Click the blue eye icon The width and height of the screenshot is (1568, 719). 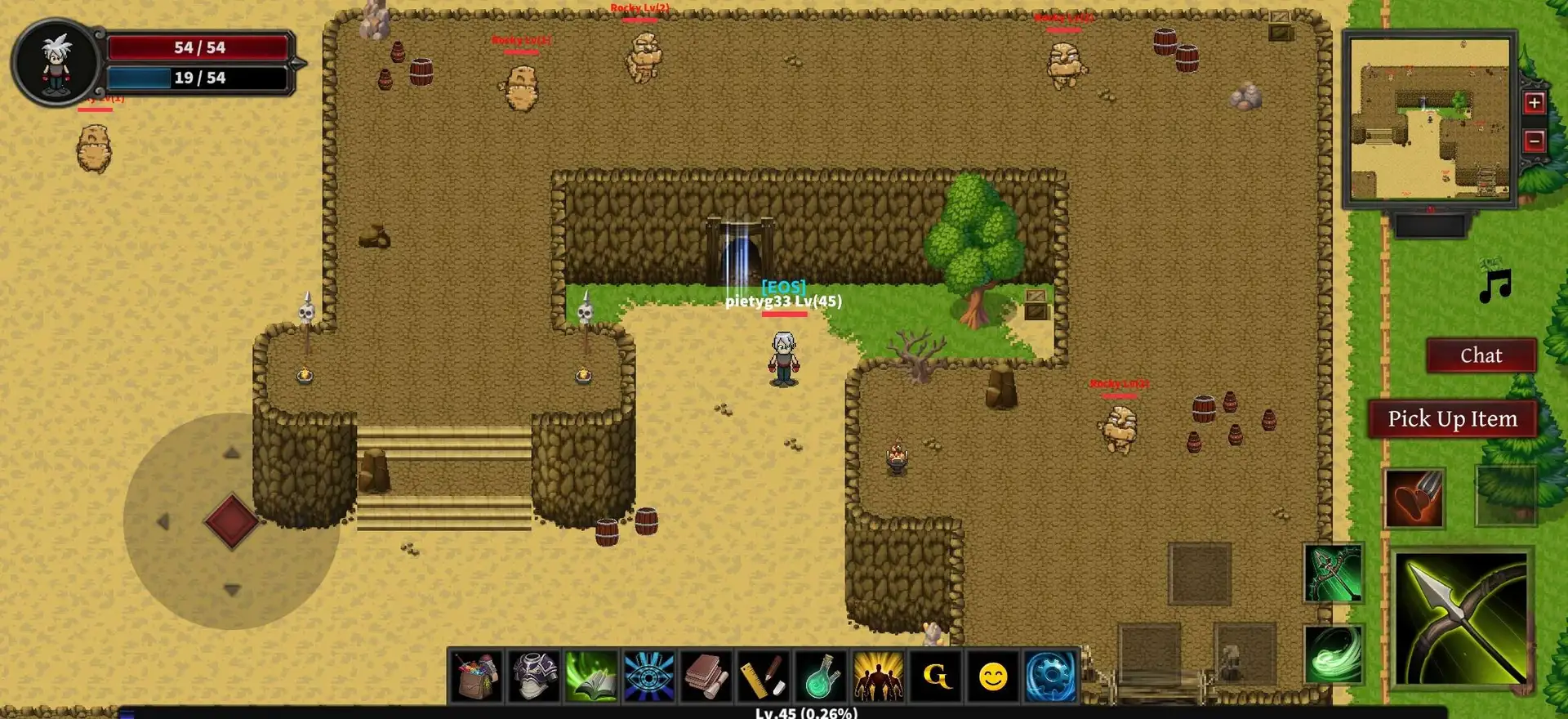648,676
